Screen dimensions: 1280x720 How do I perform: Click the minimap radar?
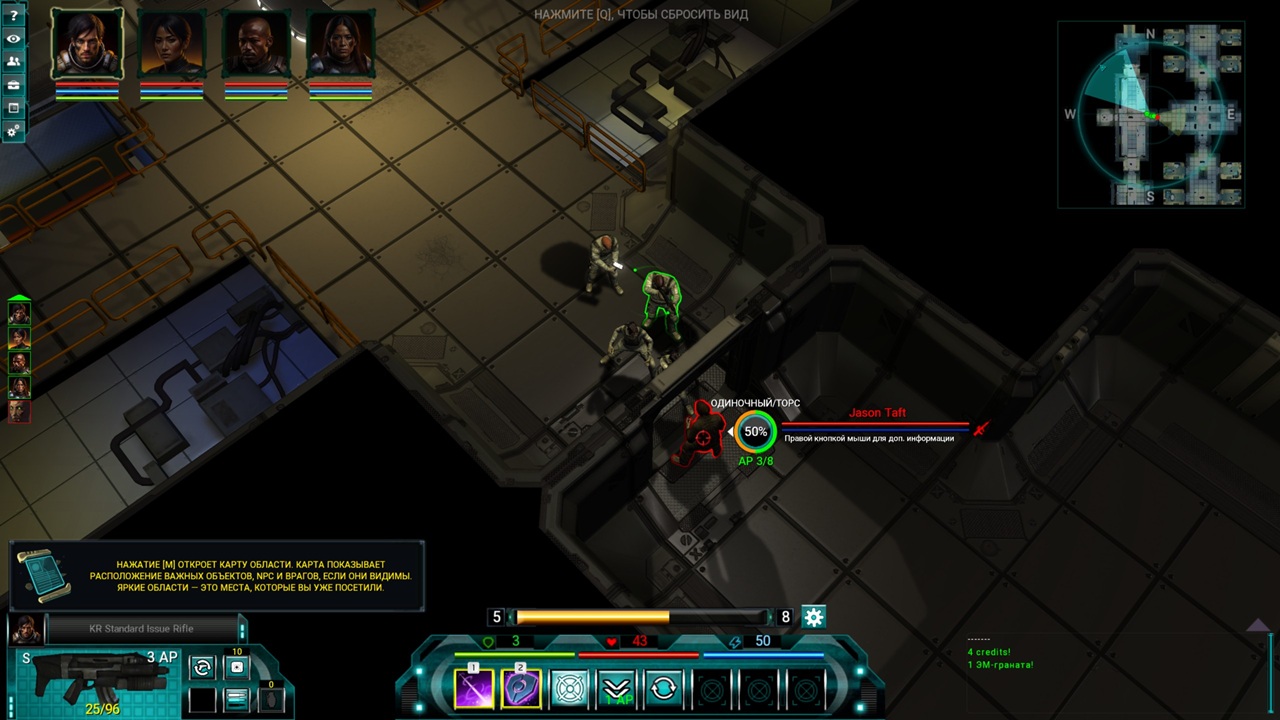click(x=1150, y=115)
